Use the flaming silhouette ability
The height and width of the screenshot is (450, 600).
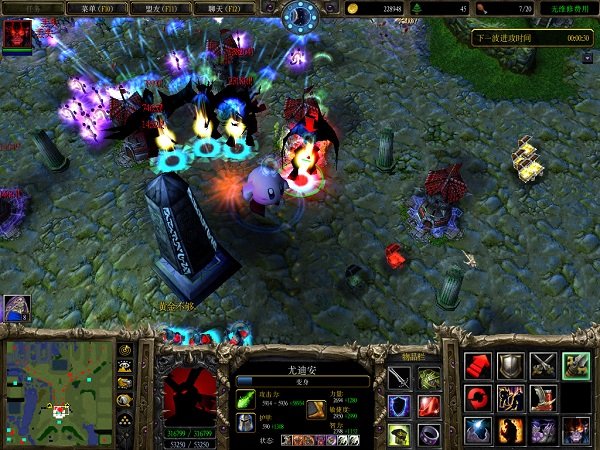(x=510, y=430)
